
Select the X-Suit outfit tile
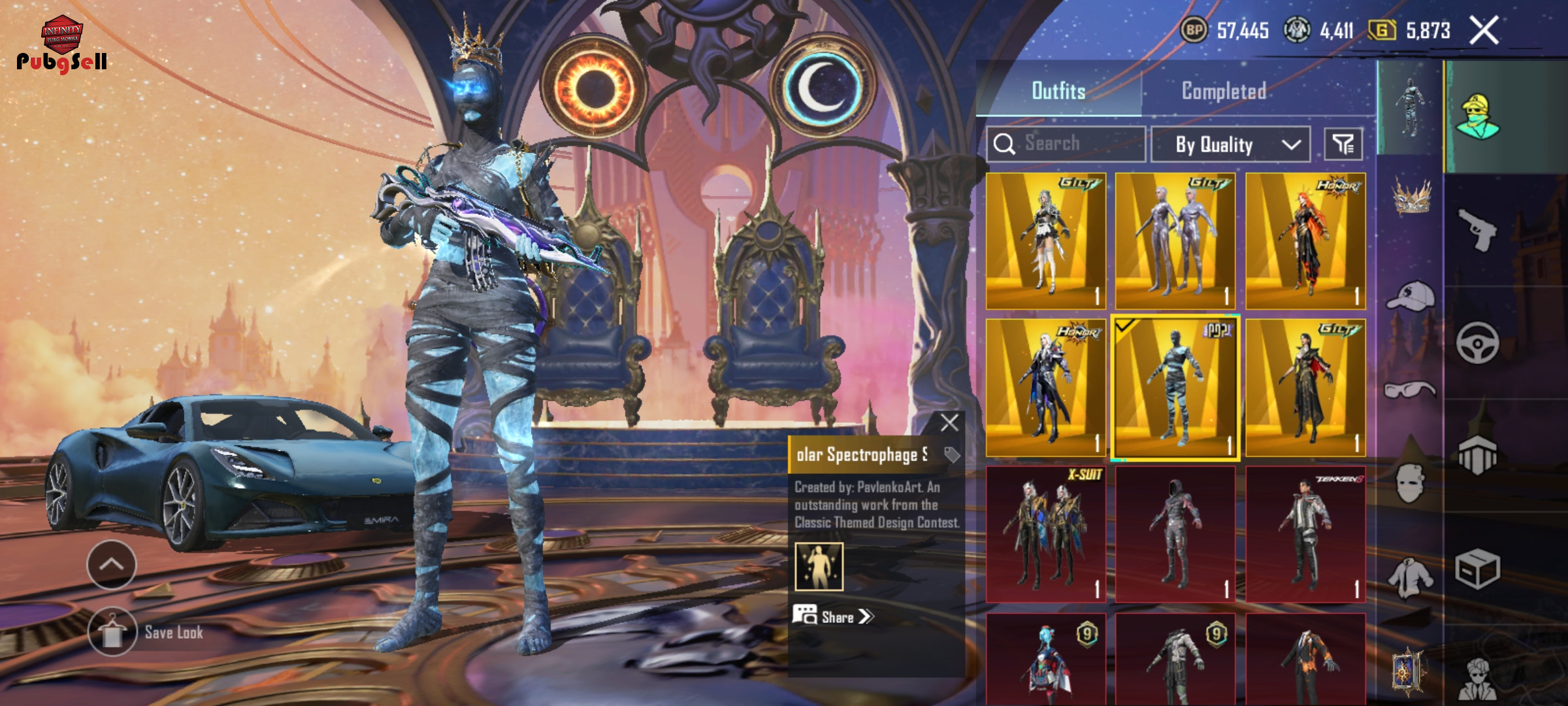coord(1045,534)
